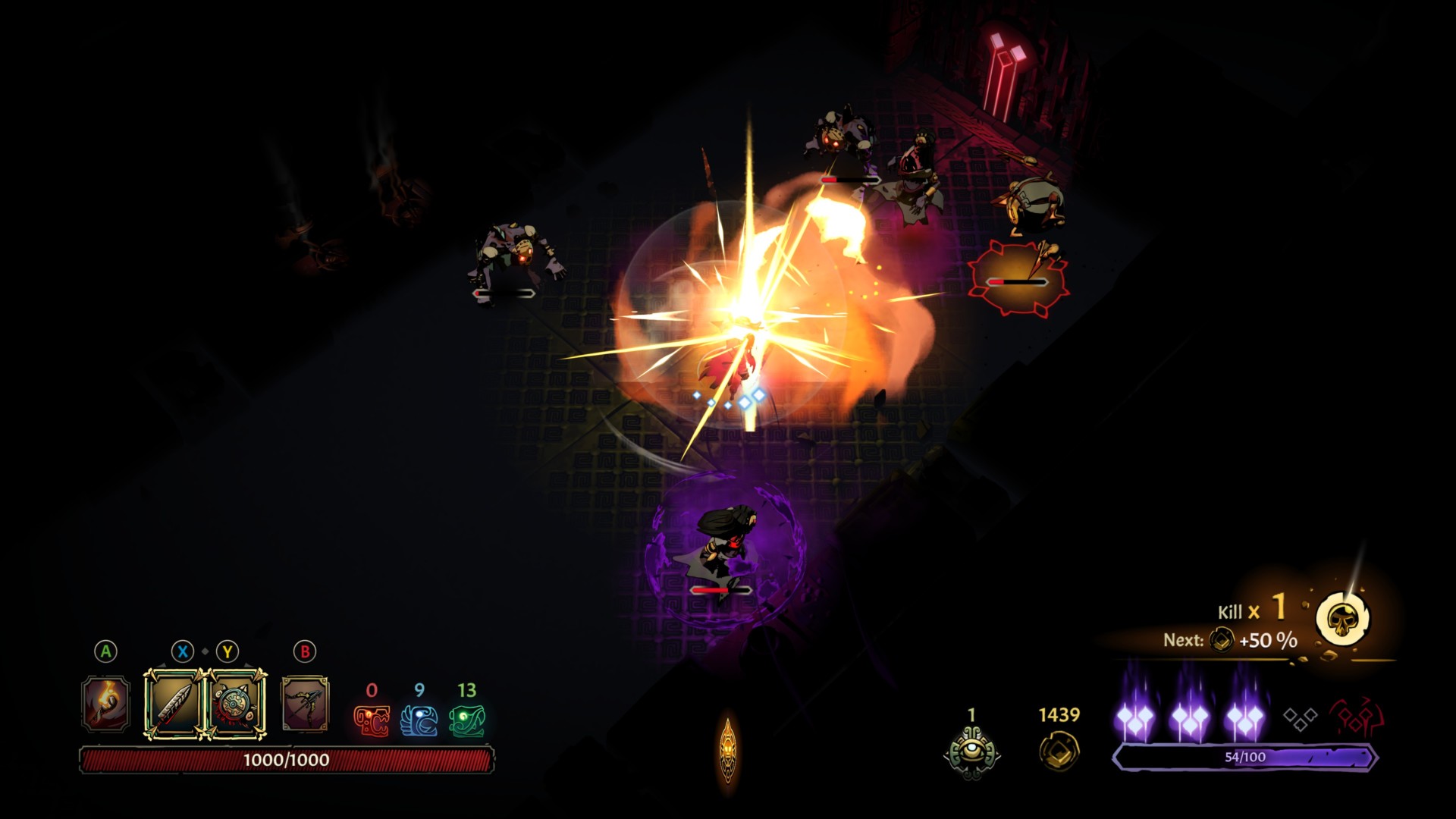The image size is (1456, 819).
Task: Select the torch slot
Action: tap(105, 704)
